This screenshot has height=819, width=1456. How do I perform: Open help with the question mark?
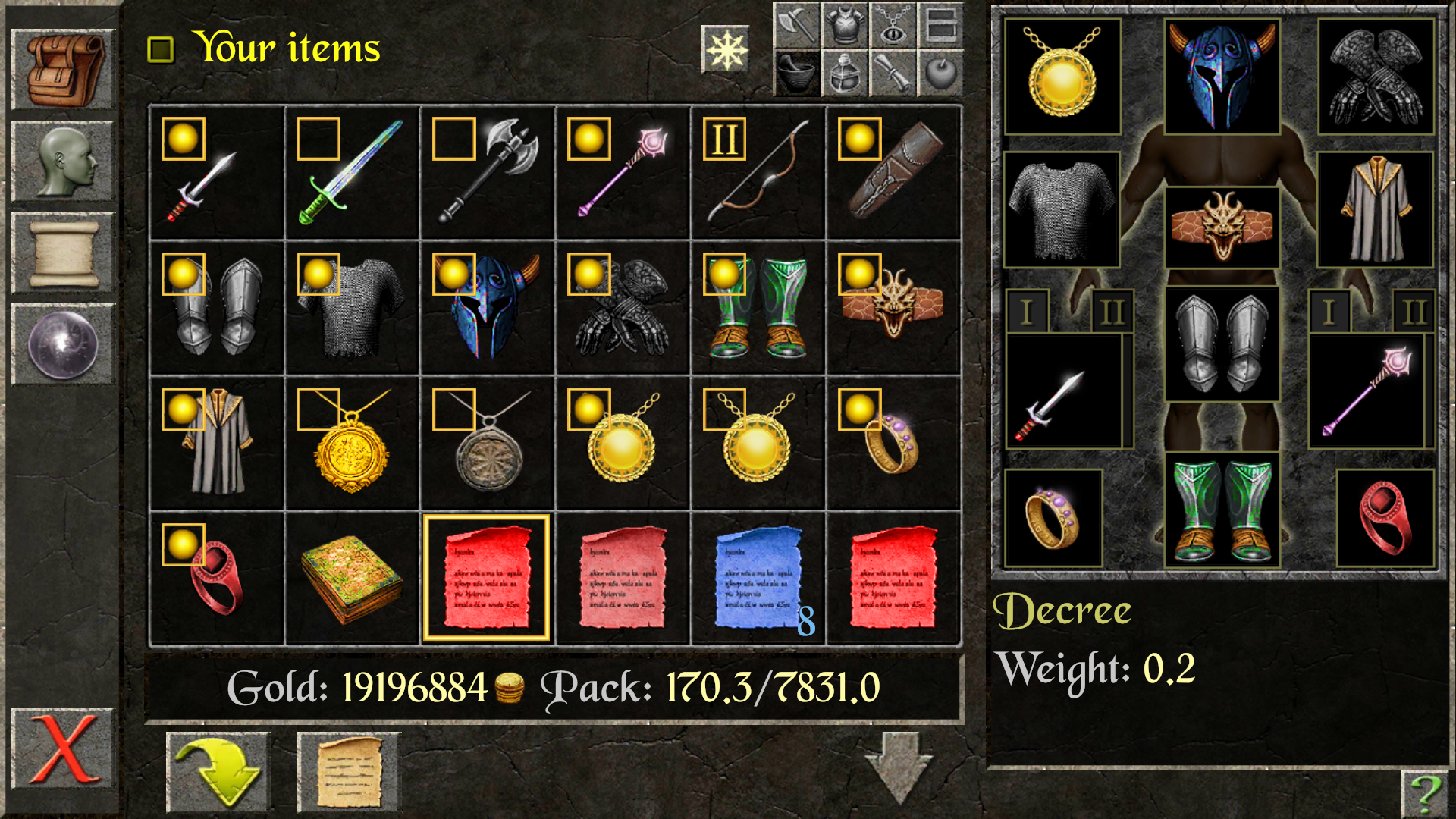[1425, 793]
